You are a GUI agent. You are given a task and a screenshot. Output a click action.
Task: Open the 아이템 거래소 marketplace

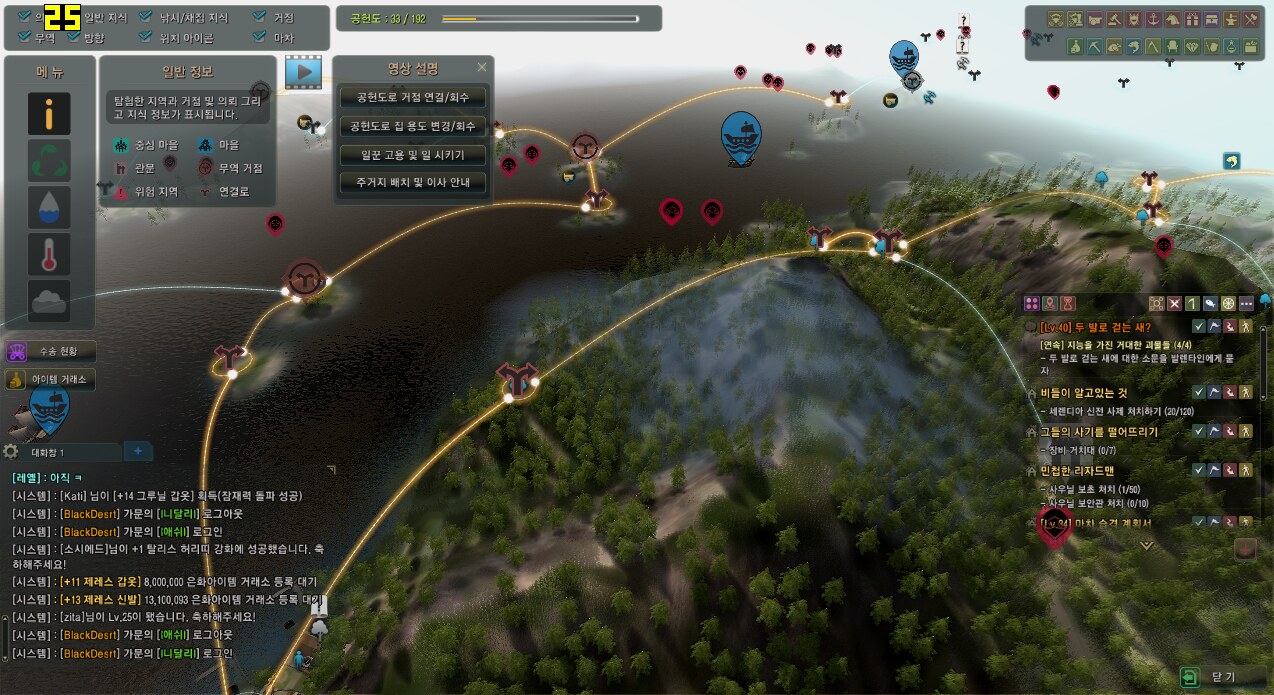51,379
